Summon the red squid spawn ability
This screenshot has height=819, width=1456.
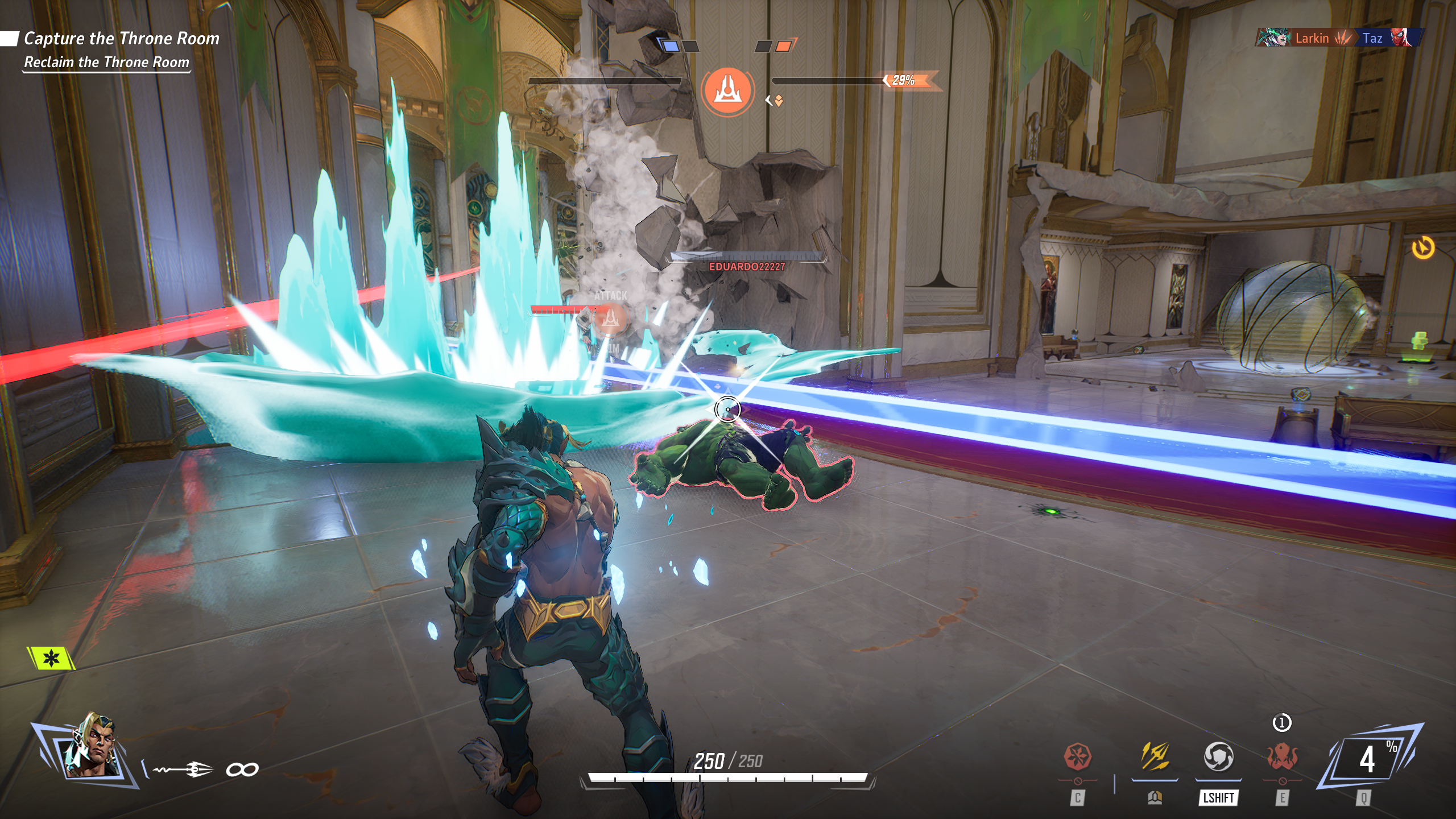click(x=1282, y=758)
